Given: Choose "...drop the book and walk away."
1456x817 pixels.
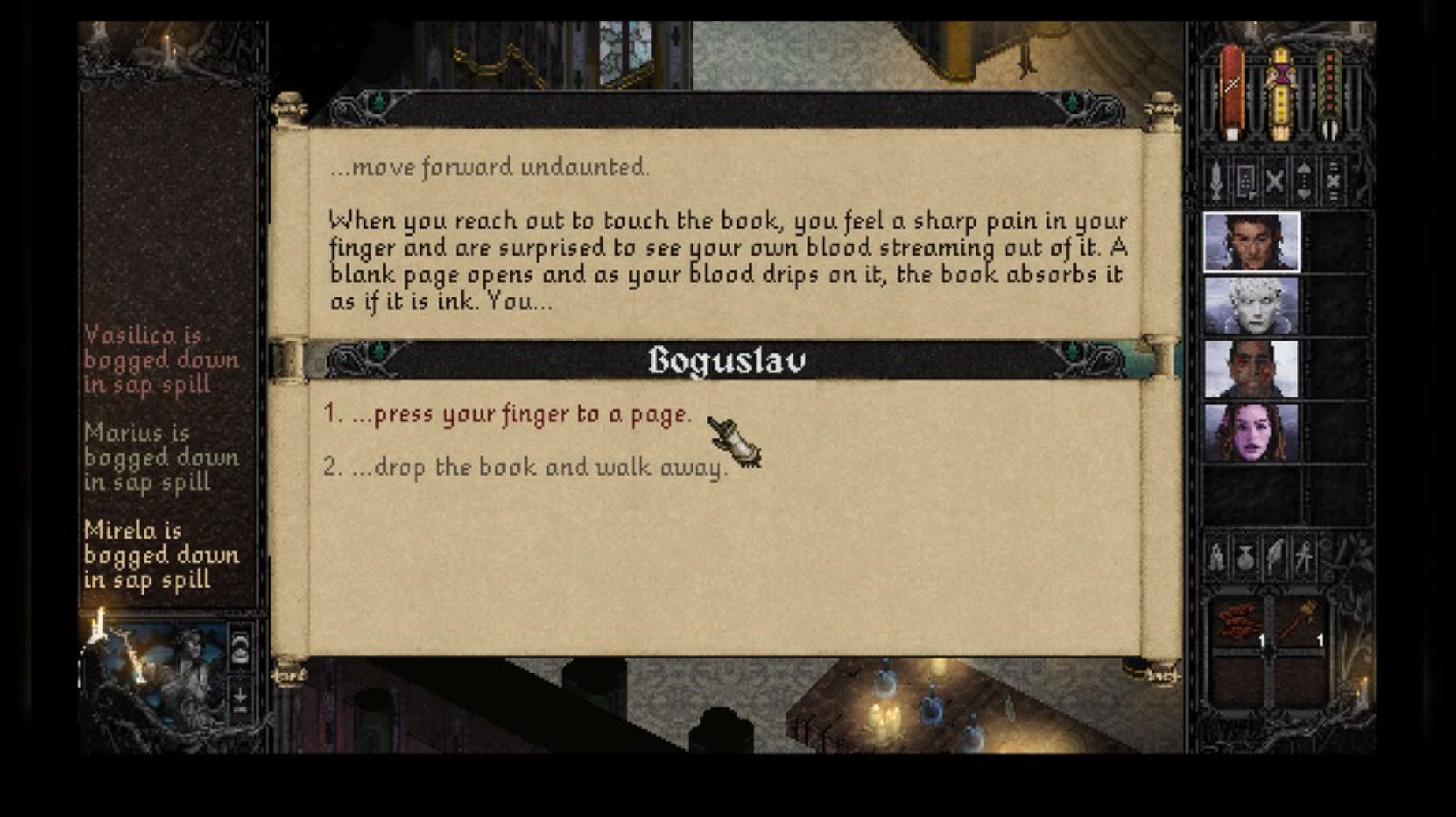Looking at the screenshot, I should click(x=525, y=468).
